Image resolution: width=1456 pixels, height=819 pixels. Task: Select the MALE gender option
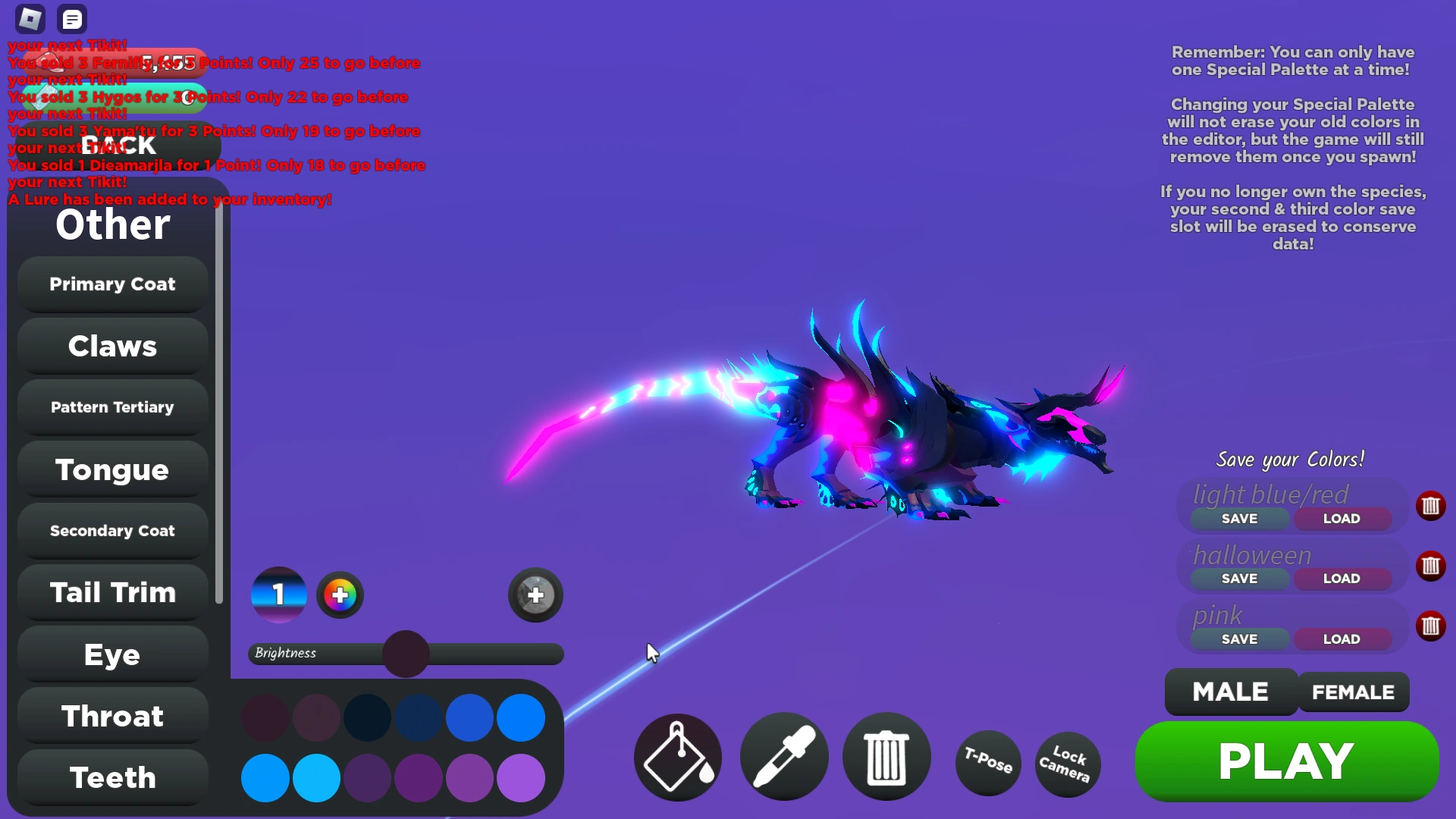pyautogui.click(x=1229, y=692)
